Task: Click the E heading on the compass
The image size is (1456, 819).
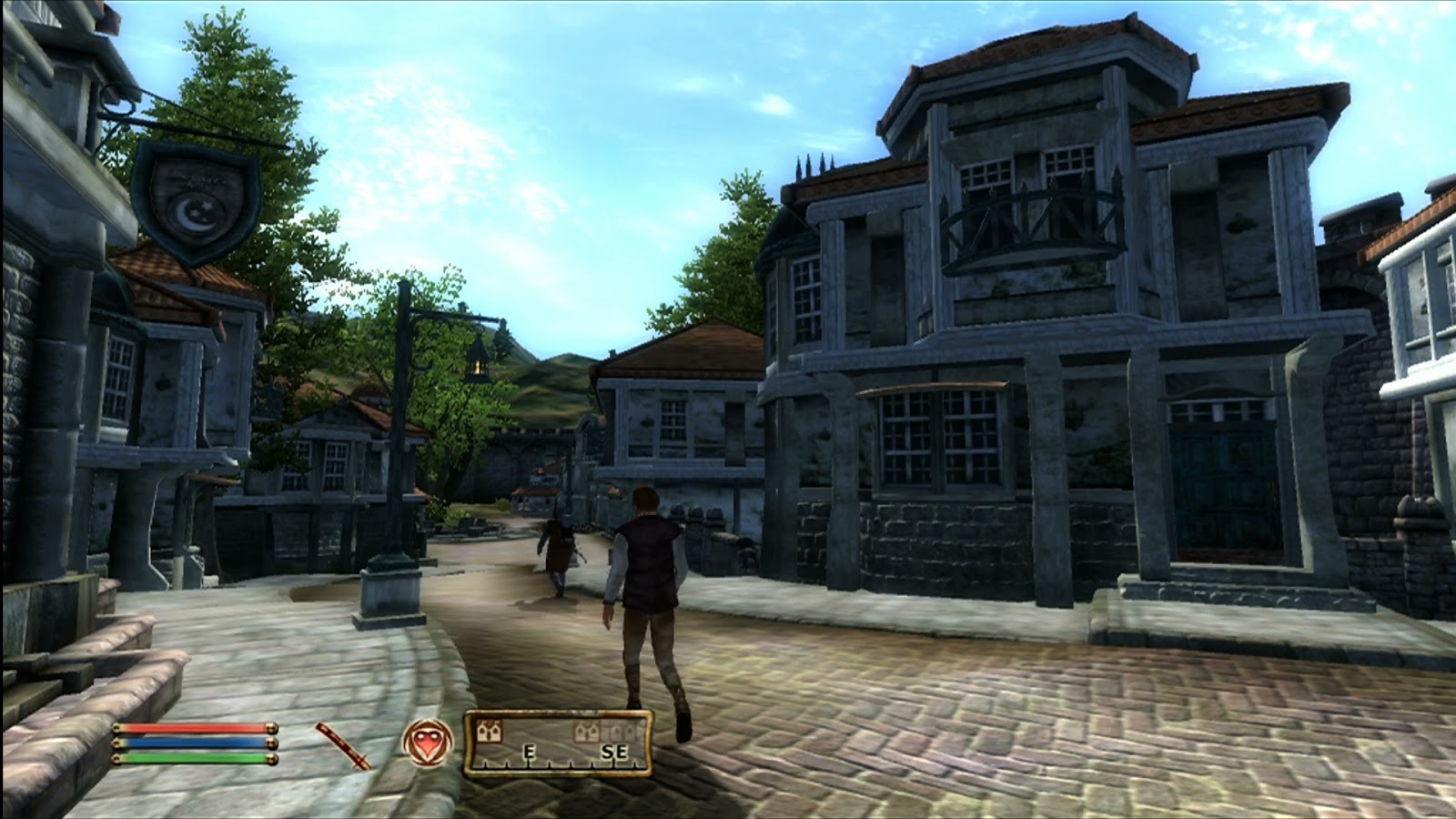Action: (x=529, y=753)
